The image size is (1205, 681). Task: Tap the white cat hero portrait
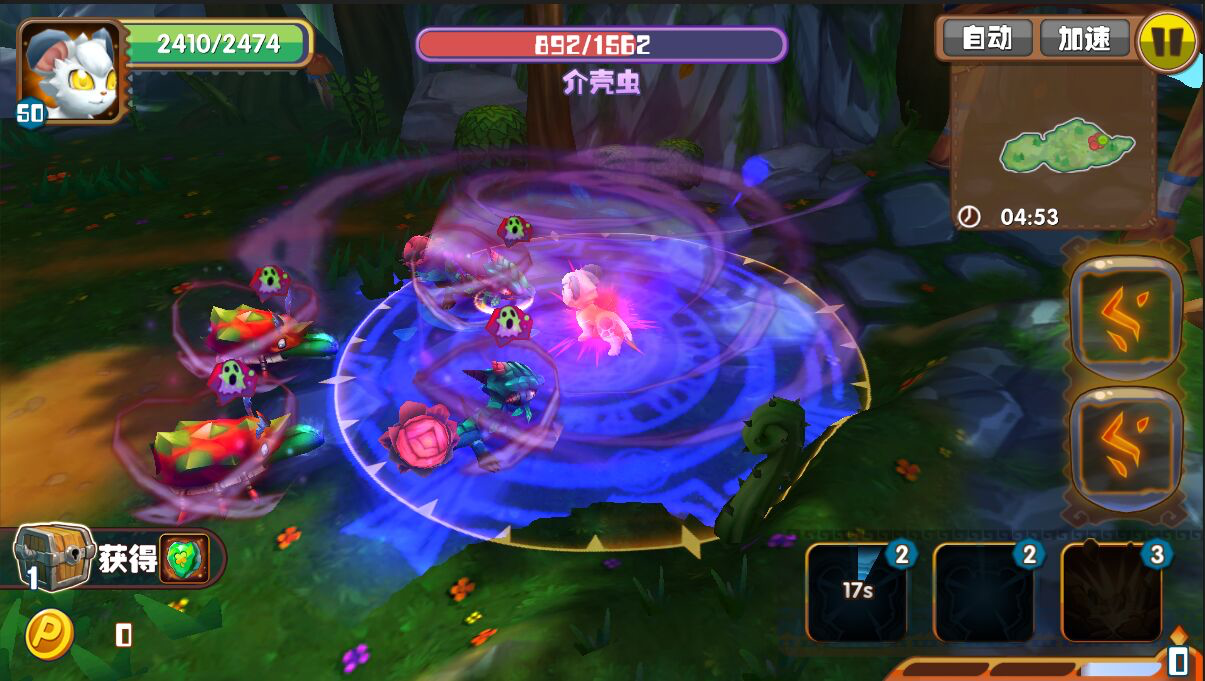point(73,70)
